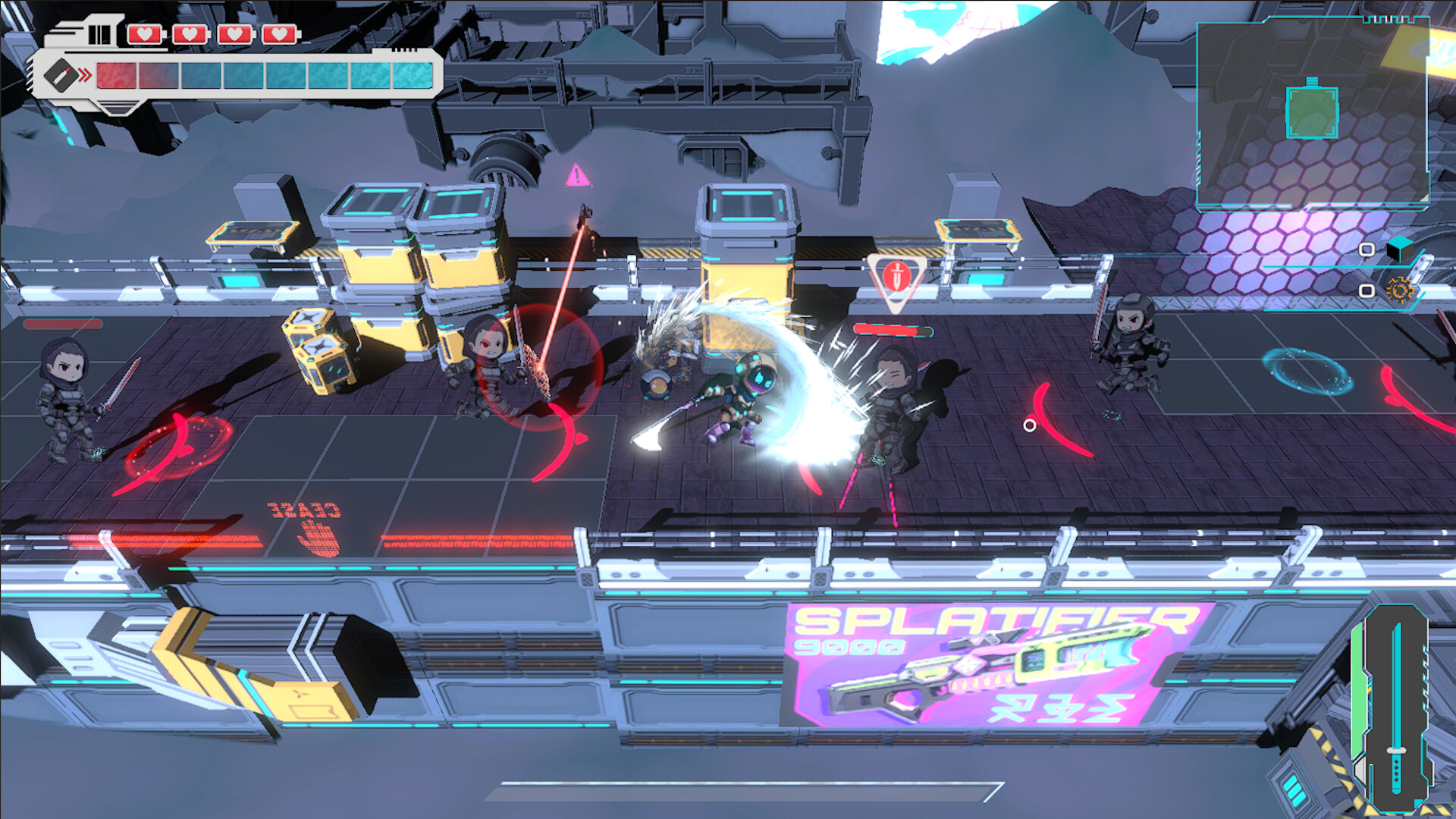The width and height of the screenshot is (1456, 819).
Task: Toggle the small circle beside the gear icon
Action: pos(1367,292)
